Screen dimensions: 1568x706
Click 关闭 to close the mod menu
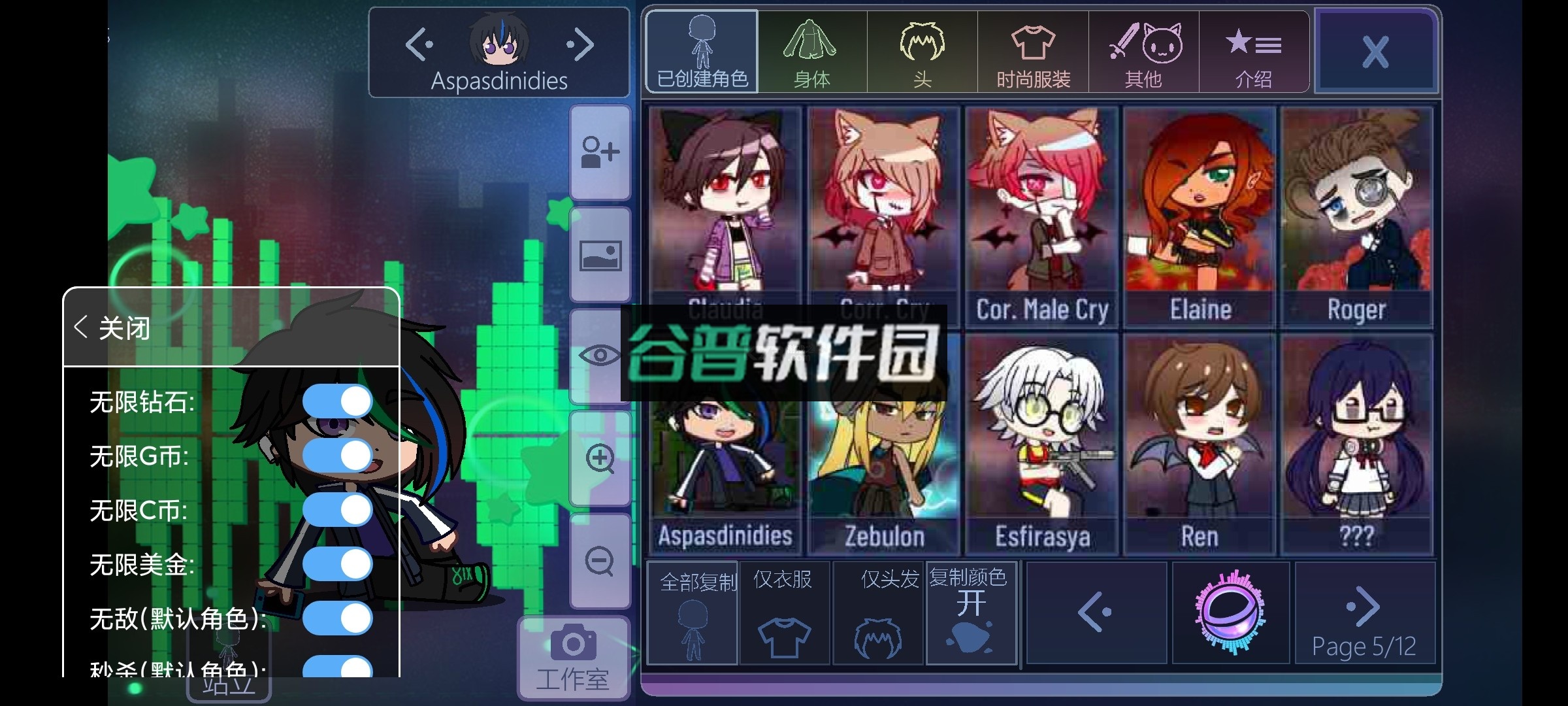114,329
